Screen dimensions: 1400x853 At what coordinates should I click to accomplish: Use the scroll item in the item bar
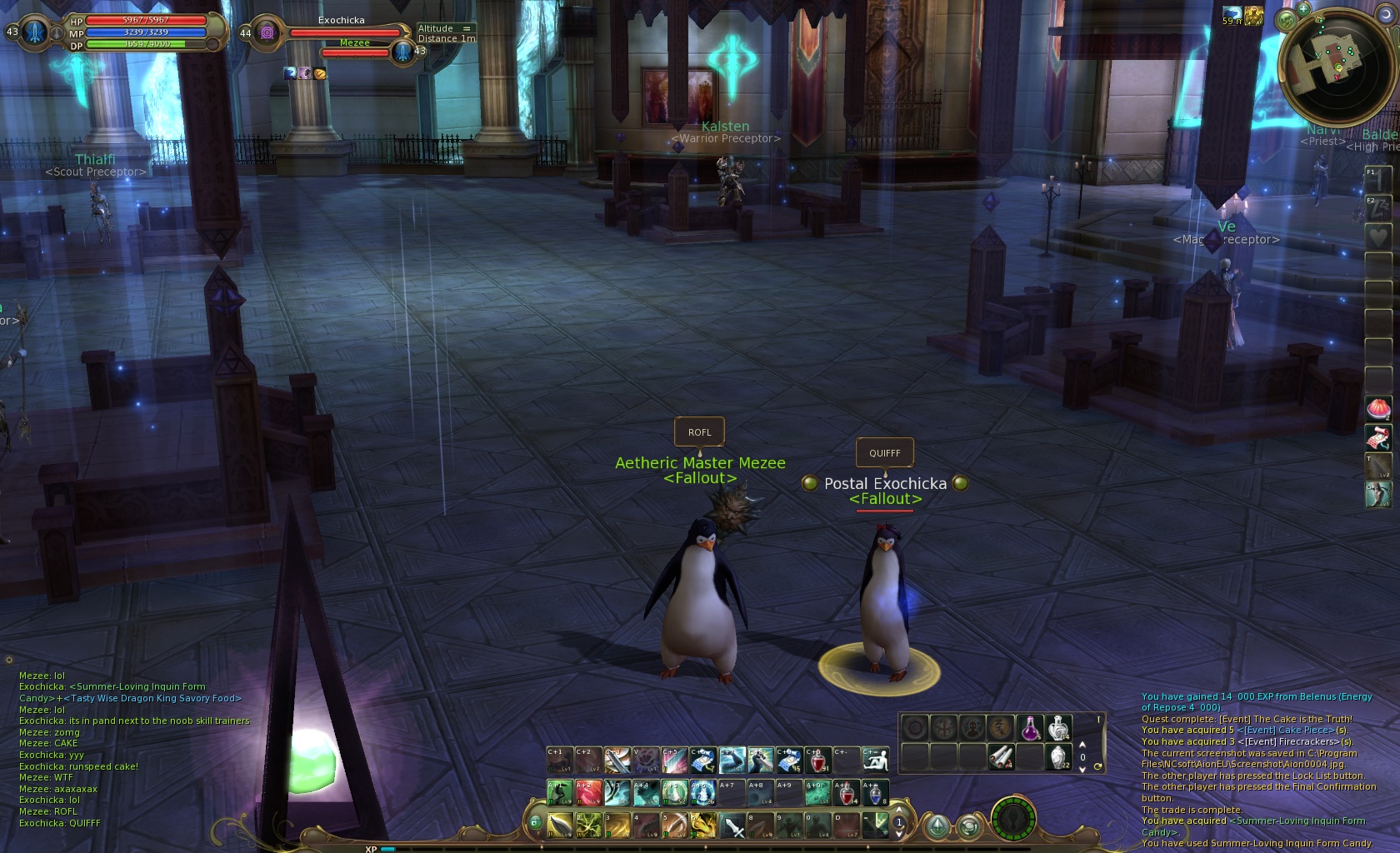[1001, 756]
